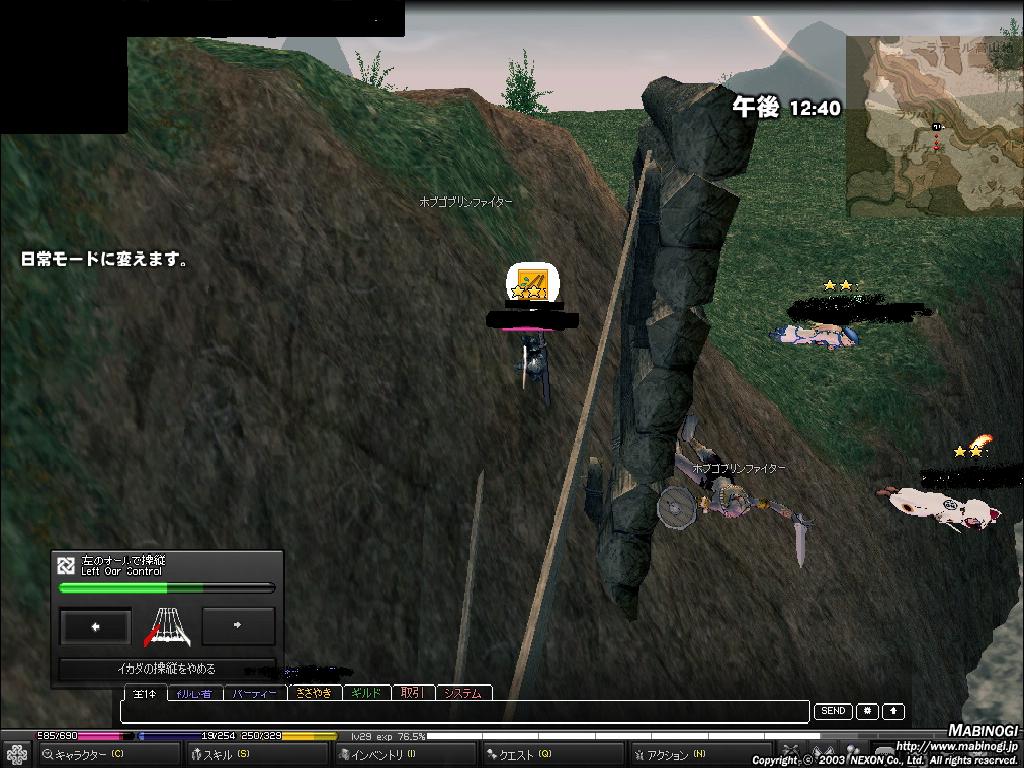The width and height of the screenshot is (1024, 768).
Task: Open the ささやき whisper chat tab
Action: 314,693
